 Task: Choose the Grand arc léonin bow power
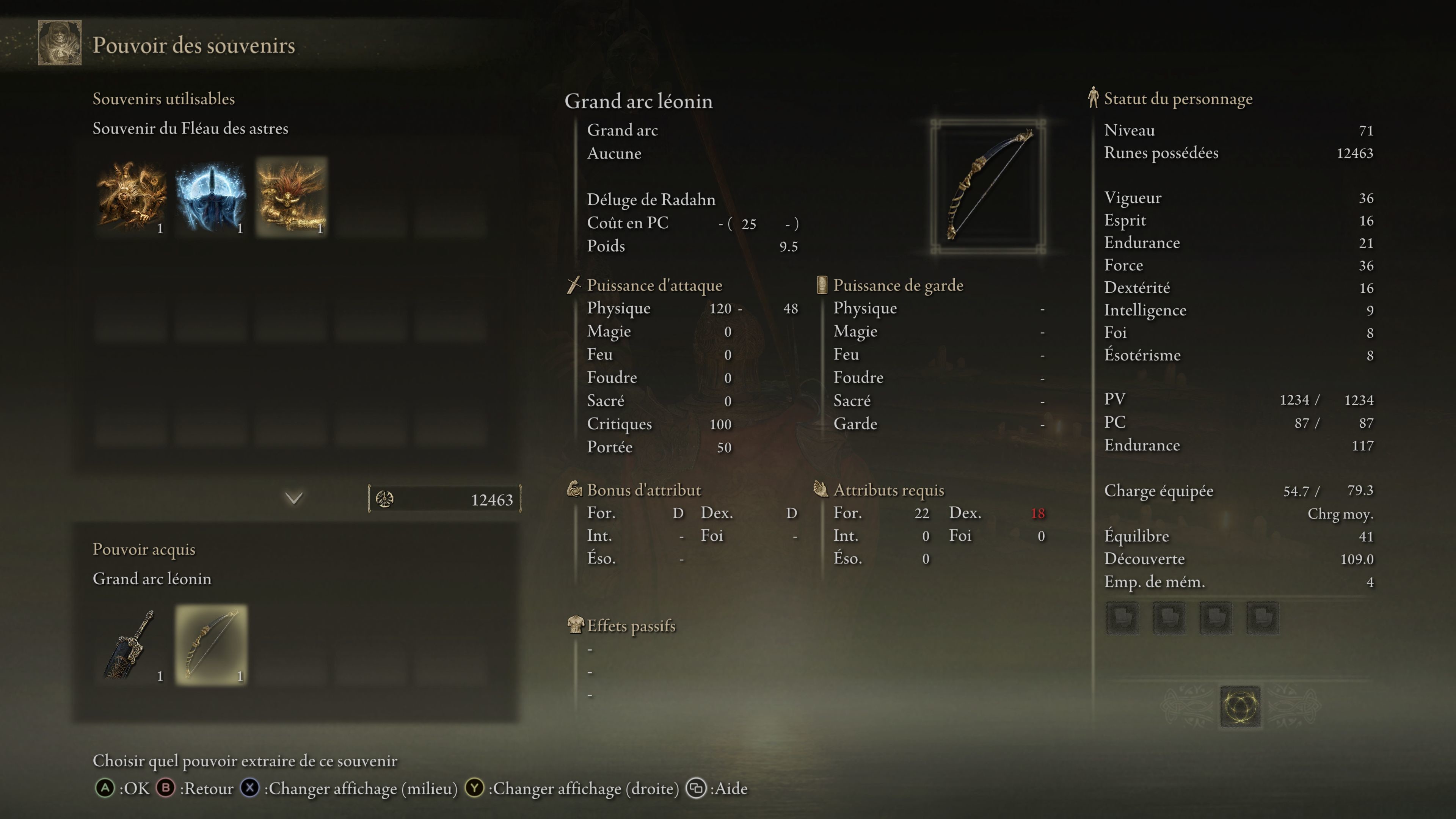(211, 644)
